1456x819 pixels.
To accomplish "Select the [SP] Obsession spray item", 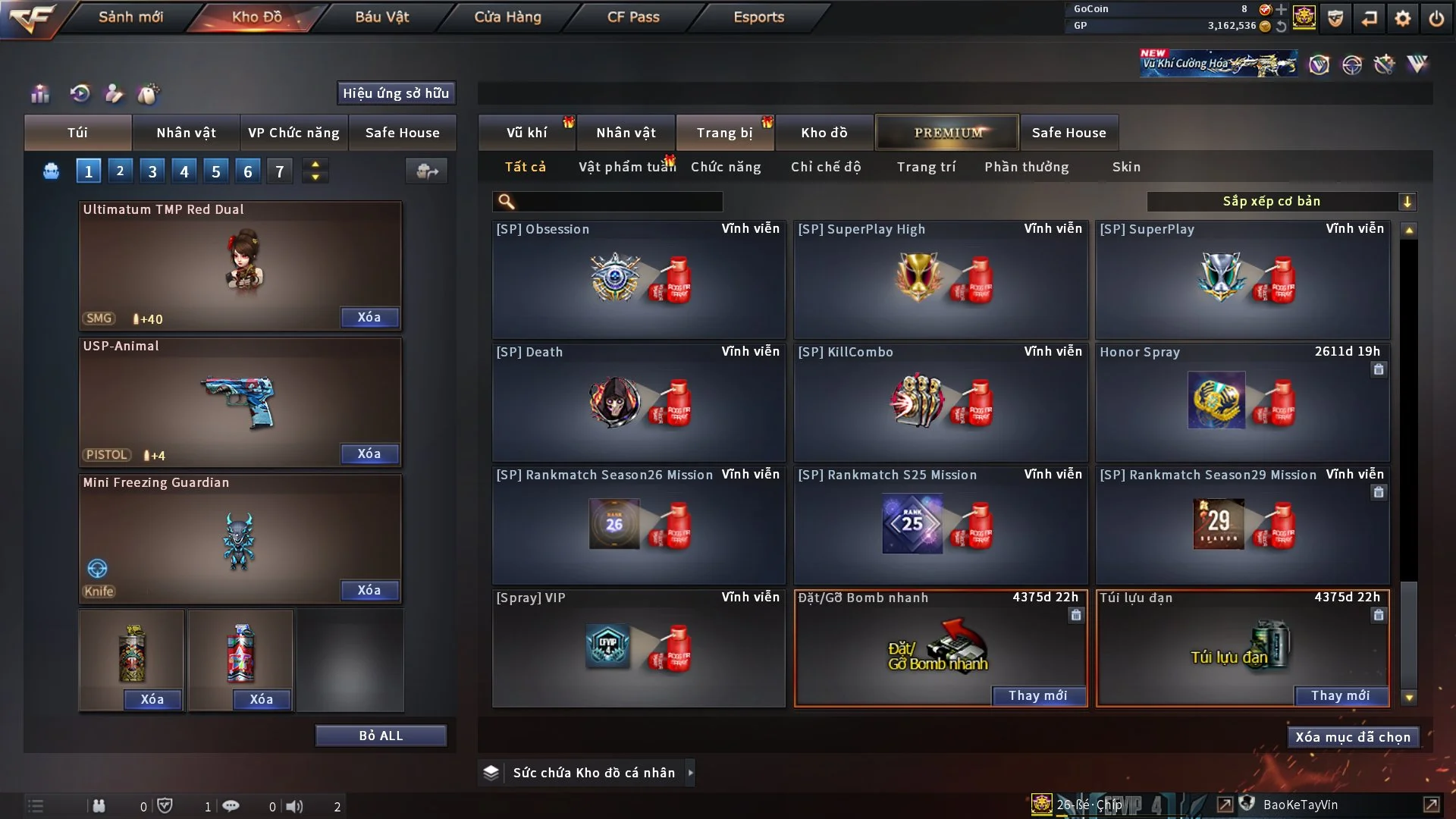I will point(639,279).
